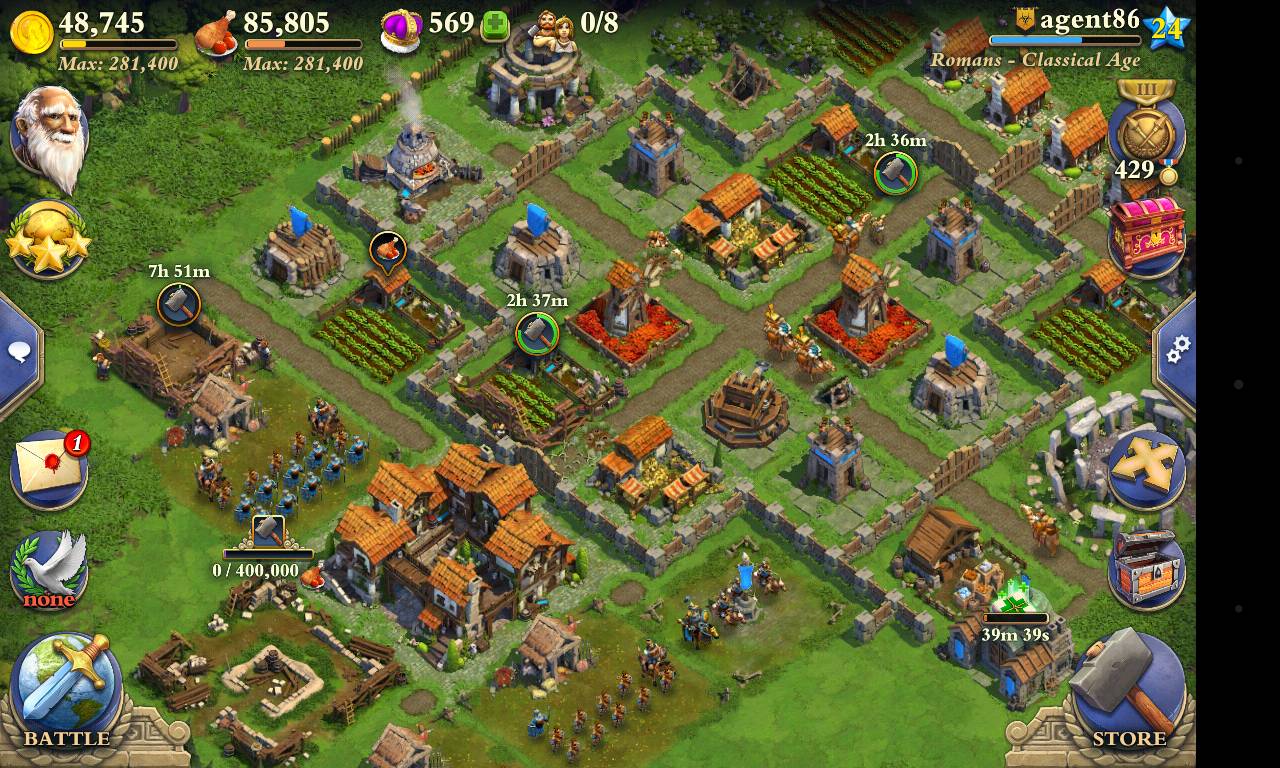The image size is (1280, 768).
Task: Open the settings gear tab
Action: (1178, 348)
